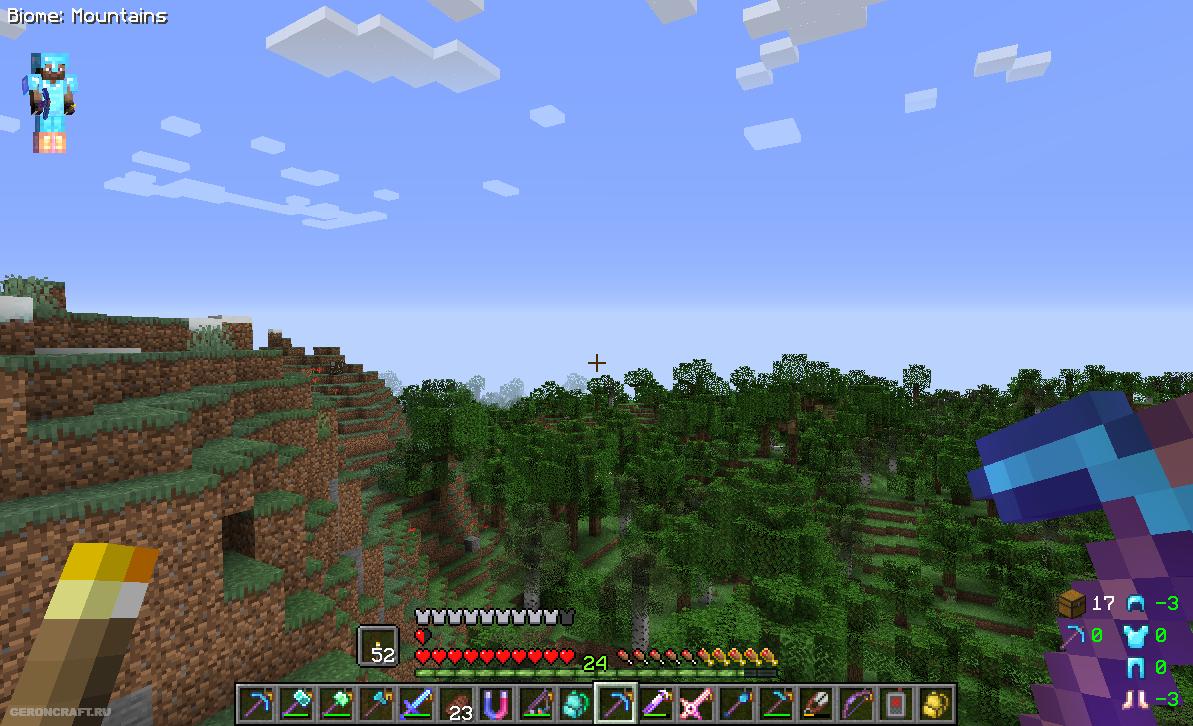Choose the blue-tipped staff slot
Image resolution: width=1193 pixels, height=726 pixels.
(734, 704)
